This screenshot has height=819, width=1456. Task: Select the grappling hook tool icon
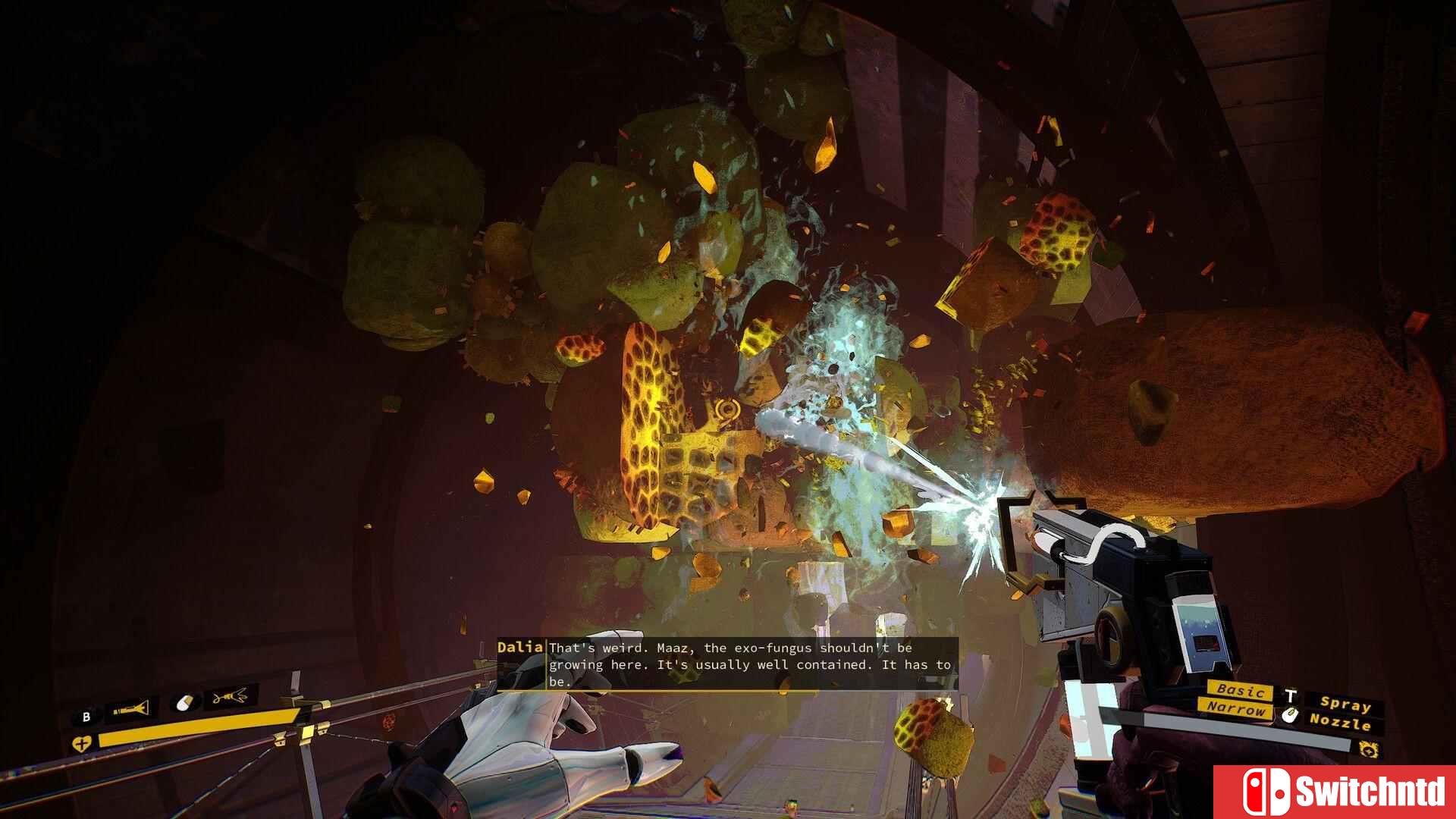pos(230,696)
